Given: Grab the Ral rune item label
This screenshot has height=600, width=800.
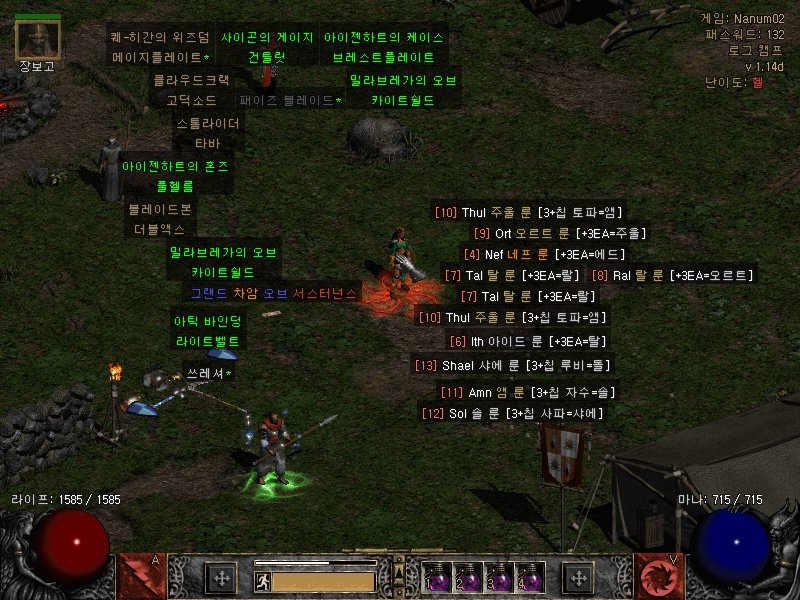Looking at the screenshot, I should (671, 275).
